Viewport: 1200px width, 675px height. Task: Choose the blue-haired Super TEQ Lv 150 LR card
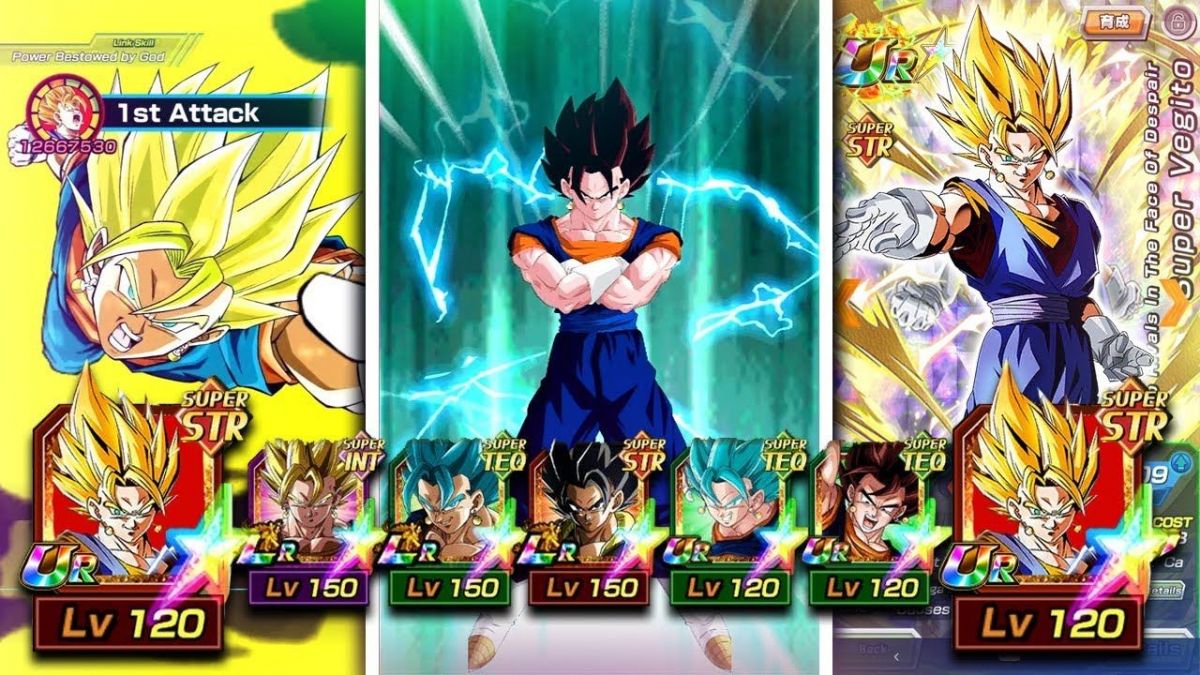tap(448, 520)
